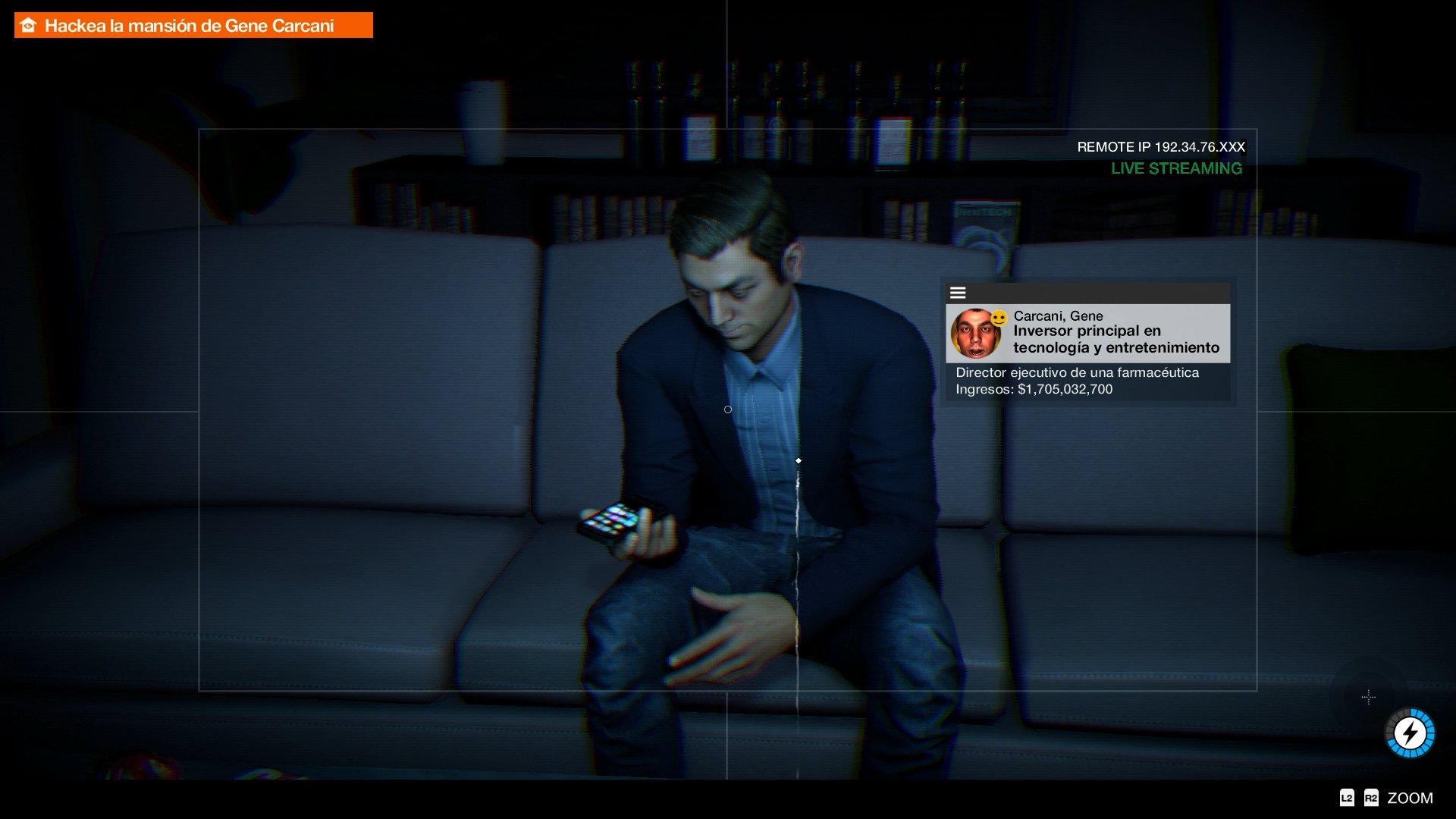Click the Ingresos $1,705,032,700 income line
Image resolution: width=1456 pixels, height=819 pixels.
[x=1033, y=389]
